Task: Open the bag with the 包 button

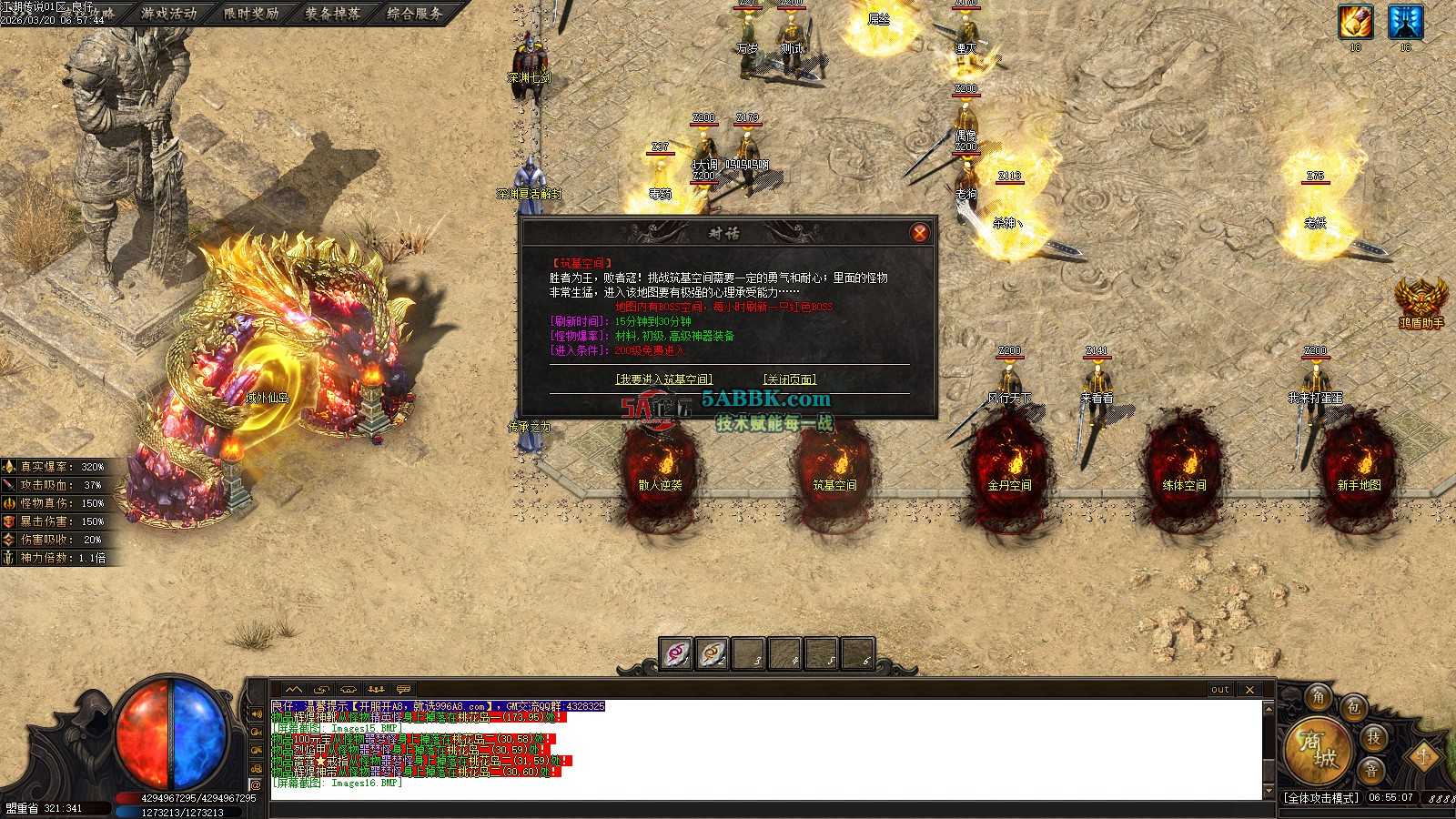Action: point(1354,707)
